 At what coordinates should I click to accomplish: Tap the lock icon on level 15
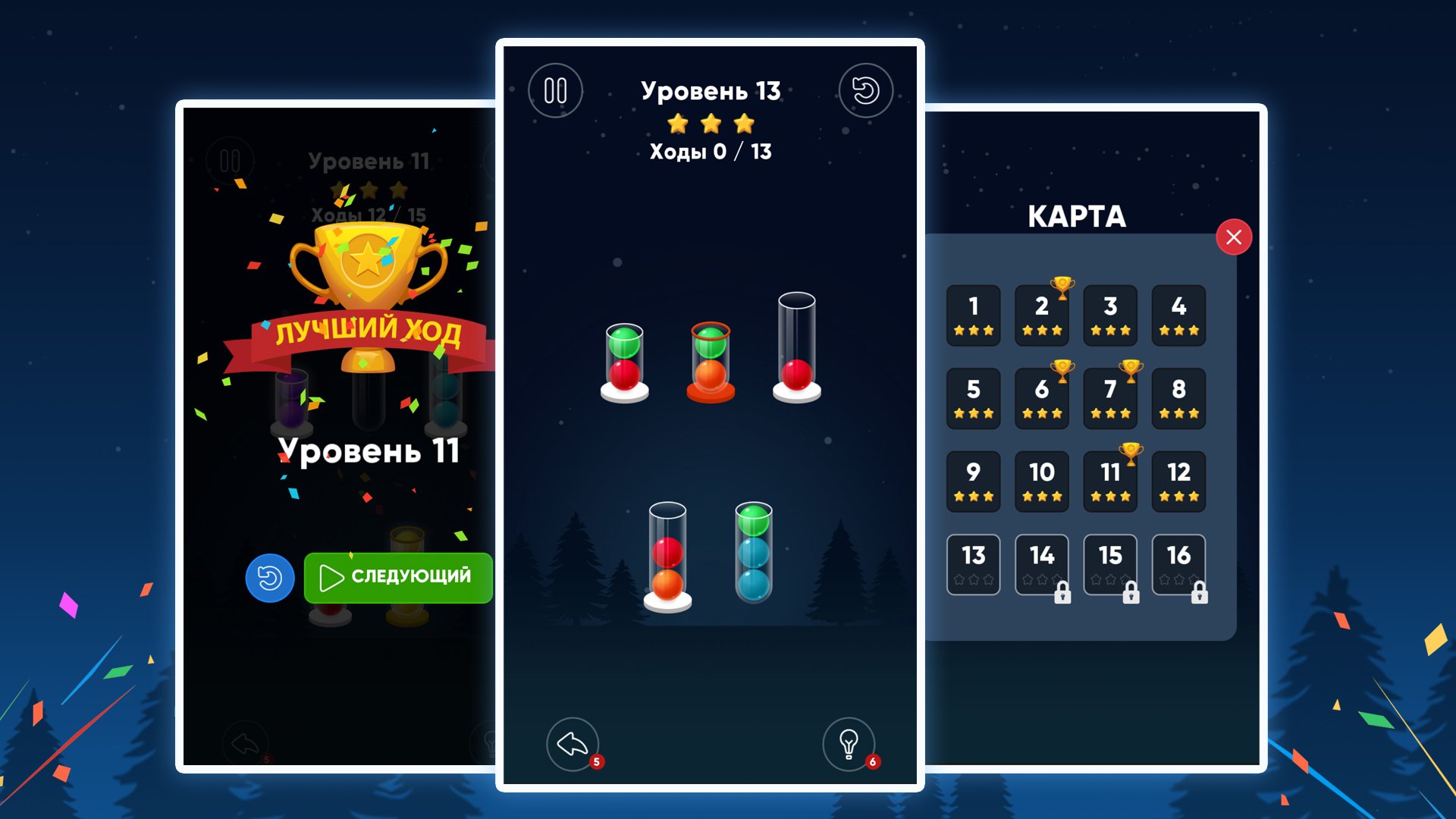(x=1131, y=595)
